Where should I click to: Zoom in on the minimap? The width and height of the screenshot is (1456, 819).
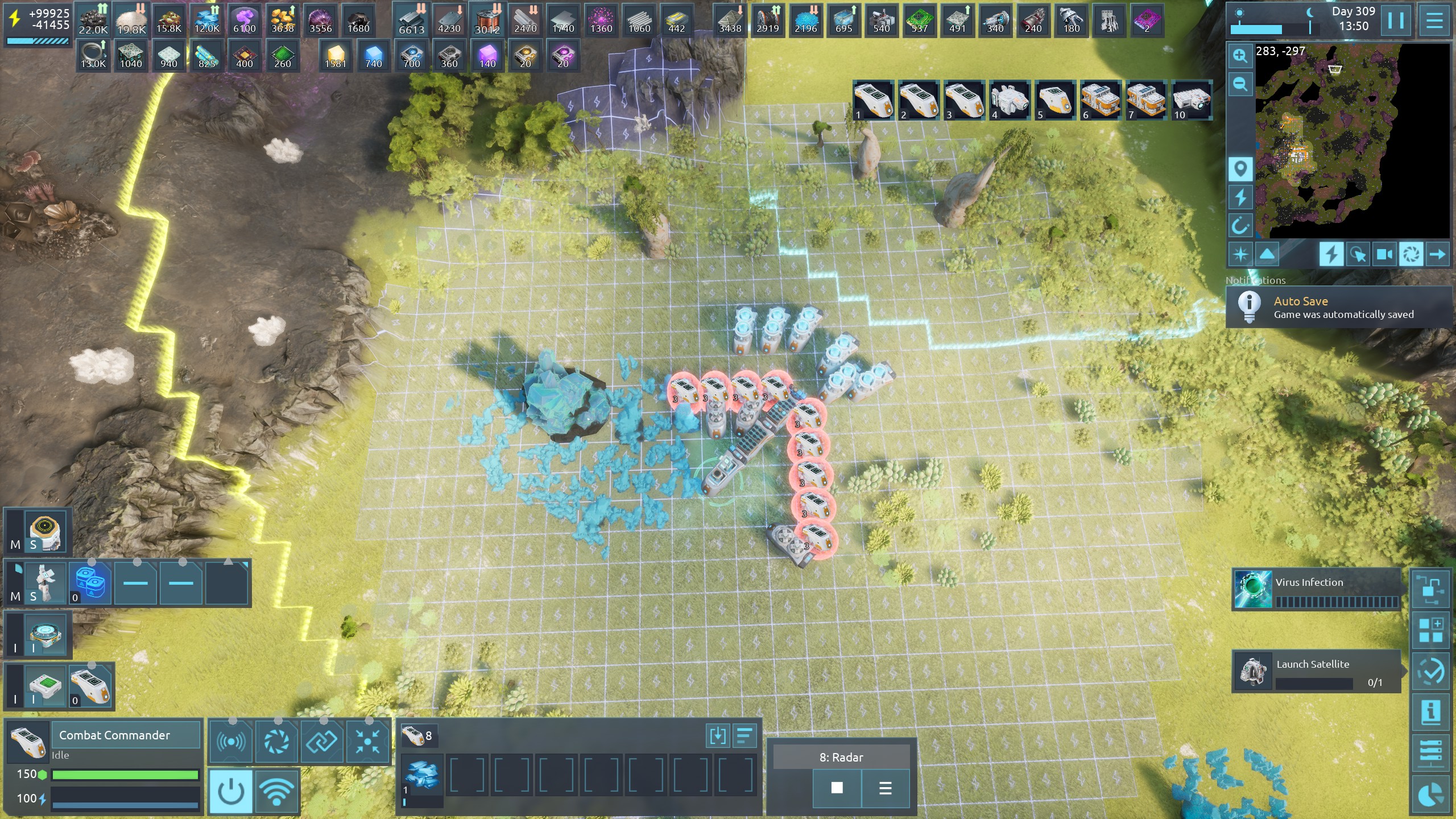[x=1240, y=56]
